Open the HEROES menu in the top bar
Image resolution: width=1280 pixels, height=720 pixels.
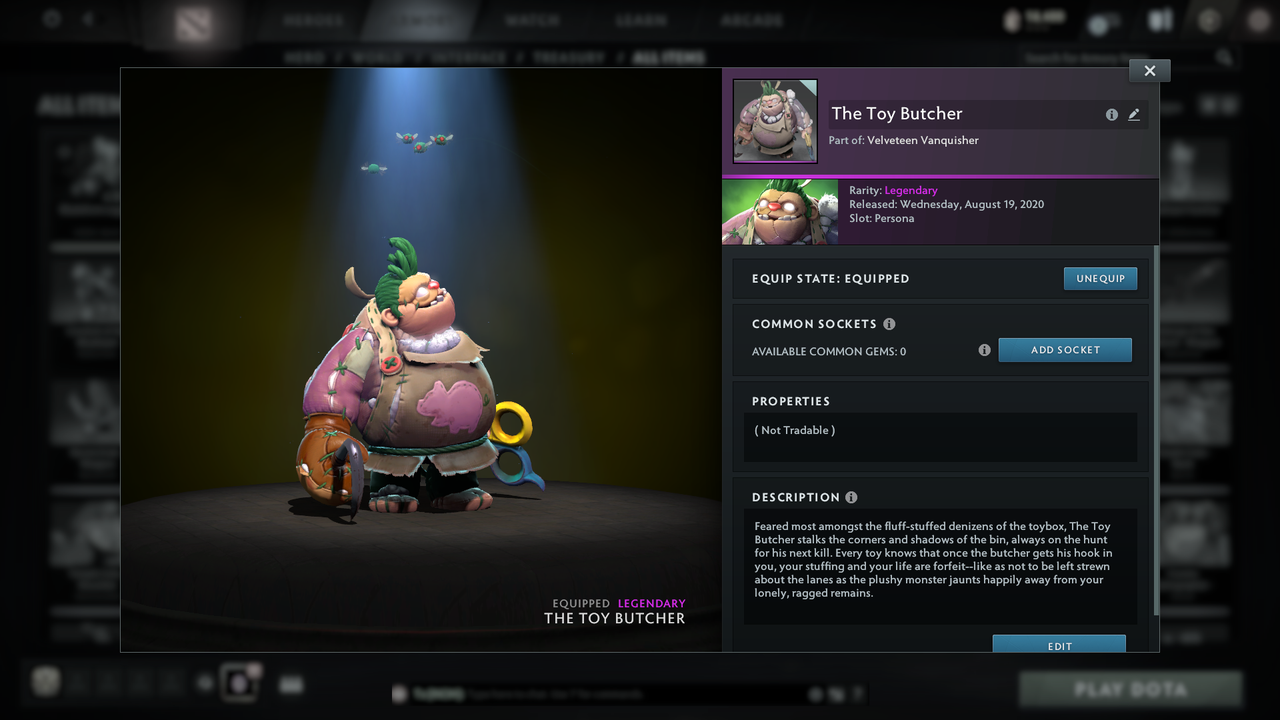[311, 19]
